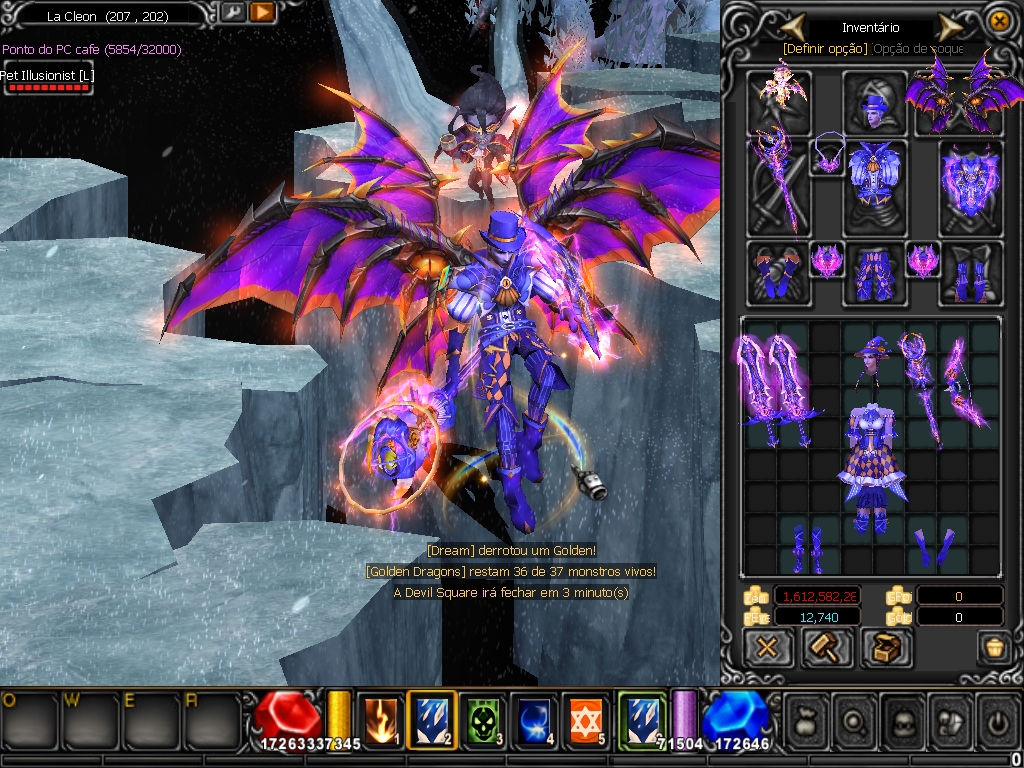Activate the green skull skill in slot 3
This screenshot has height=768, width=1024.
pos(484,720)
